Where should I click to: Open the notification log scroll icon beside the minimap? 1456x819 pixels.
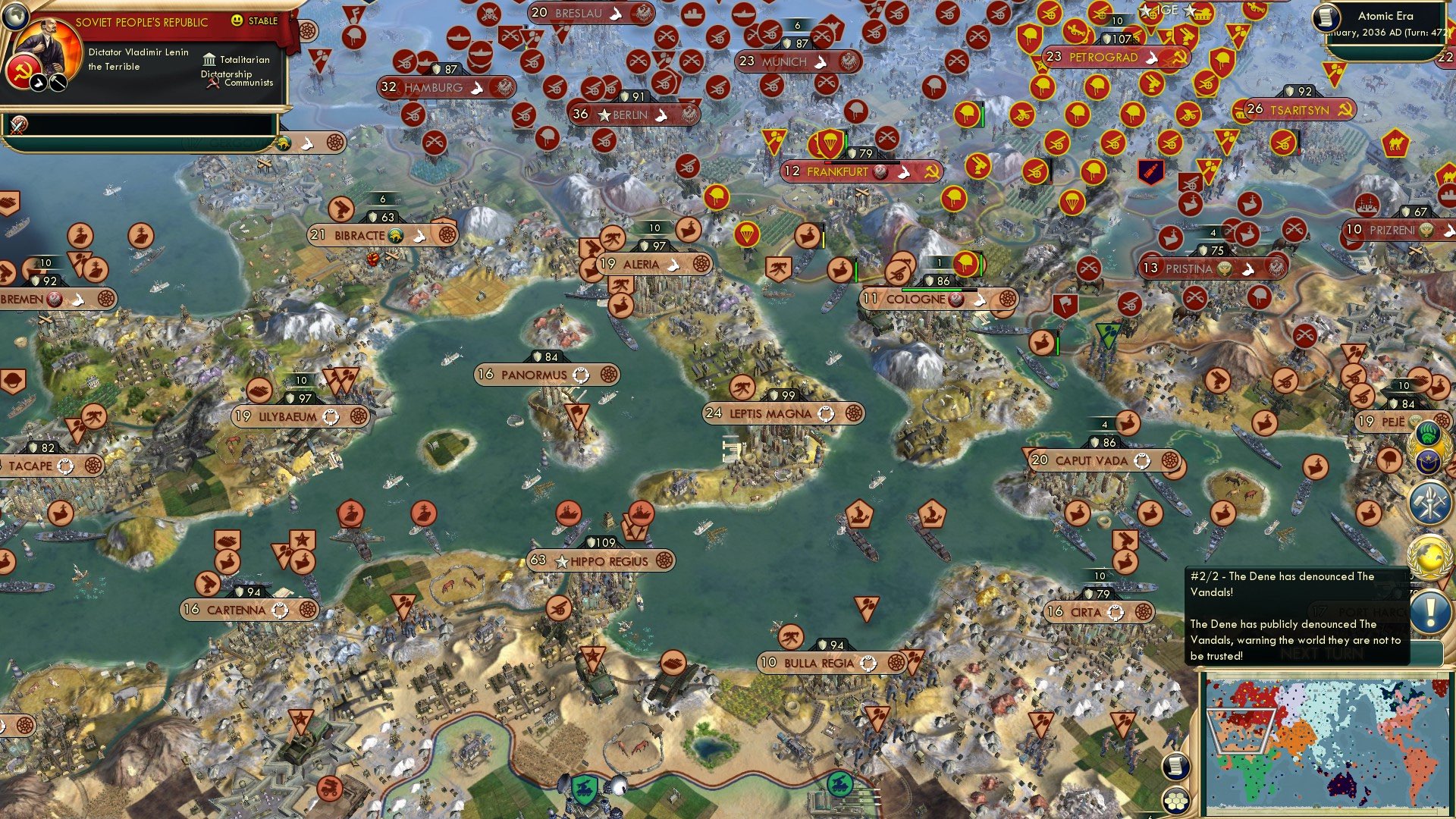click(x=1176, y=767)
